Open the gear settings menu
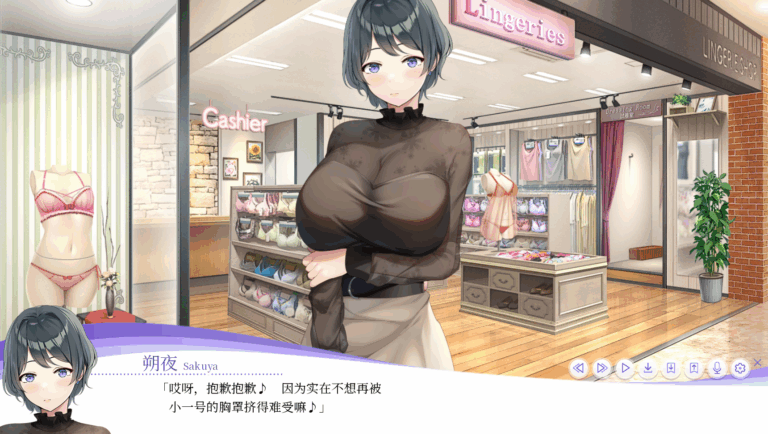 (x=739, y=368)
